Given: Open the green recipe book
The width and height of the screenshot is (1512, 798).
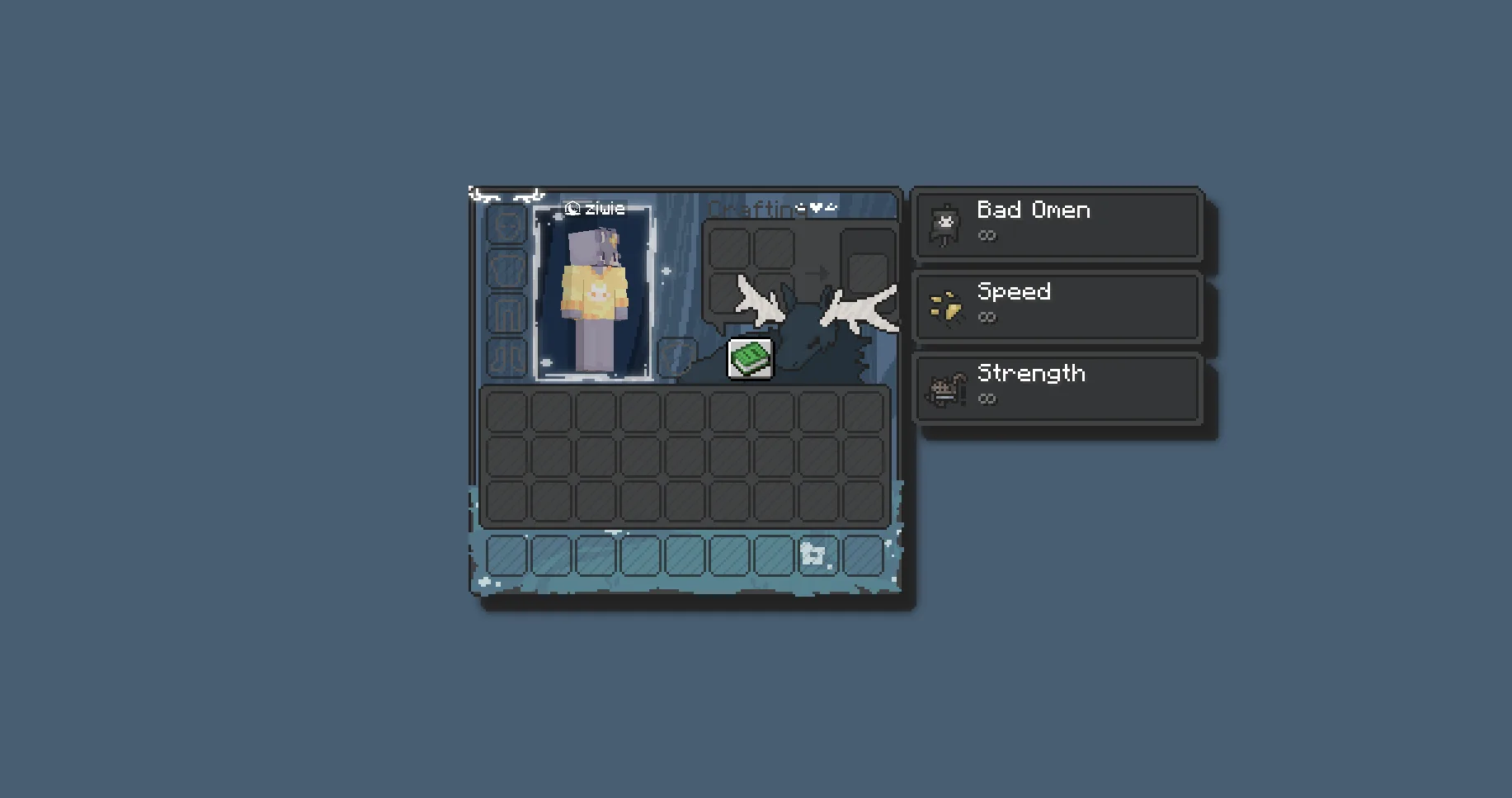Looking at the screenshot, I should [748, 358].
